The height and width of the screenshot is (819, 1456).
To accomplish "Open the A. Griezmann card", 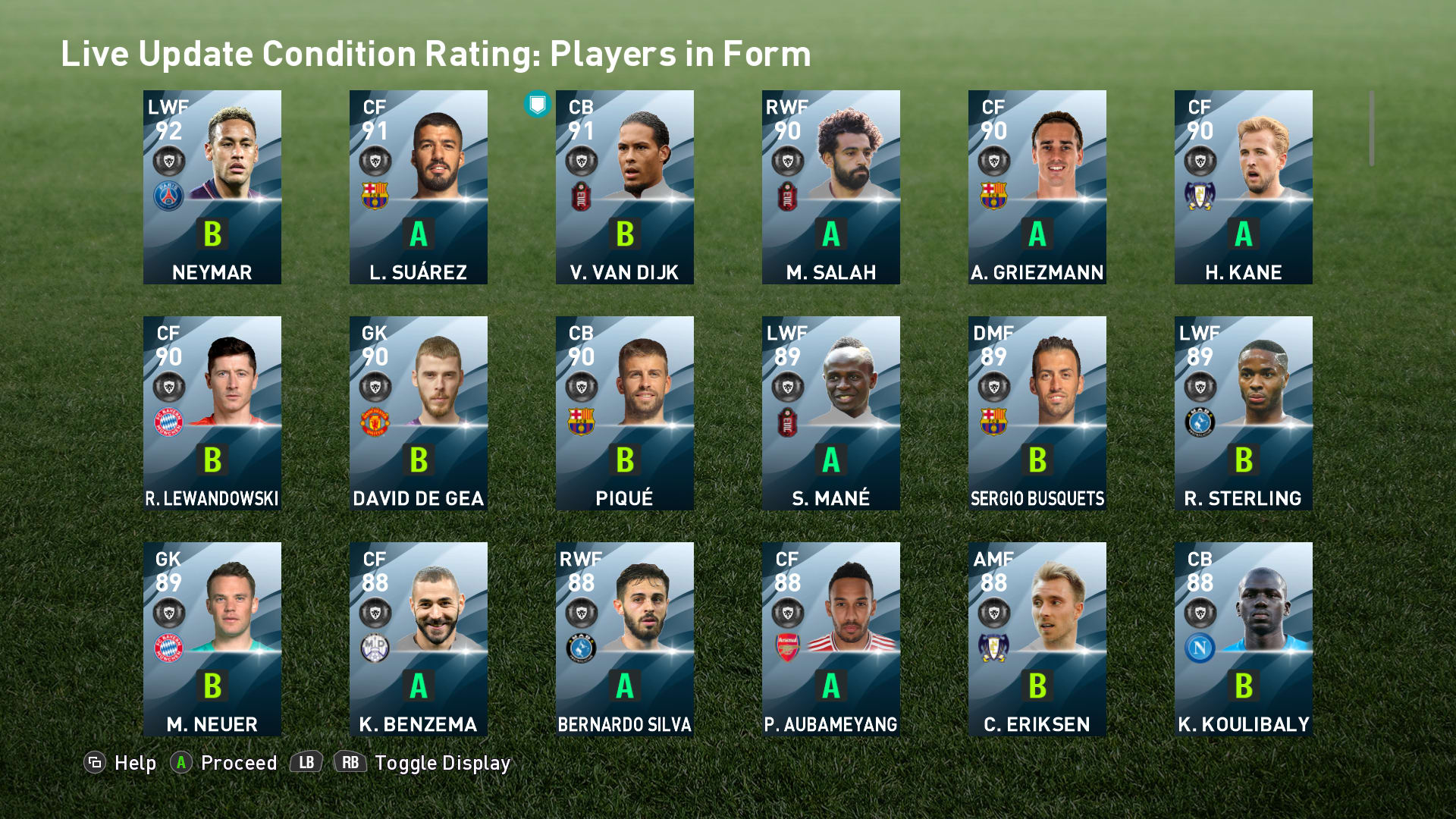I will 1037,187.
